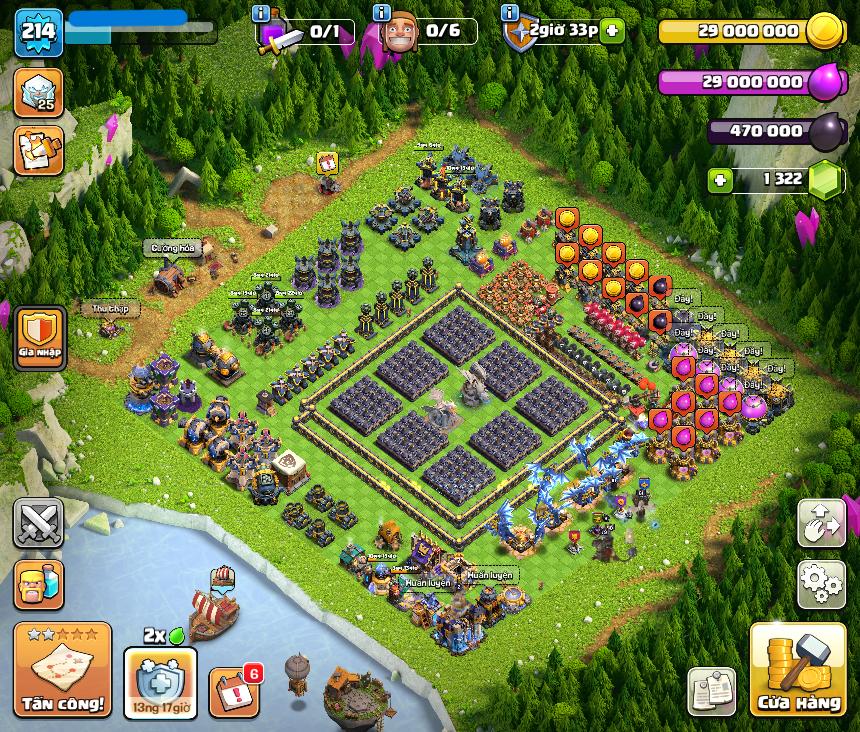This screenshot has width=860, height=732.
Task: Add shield time with the green plus
Action: 612,31
